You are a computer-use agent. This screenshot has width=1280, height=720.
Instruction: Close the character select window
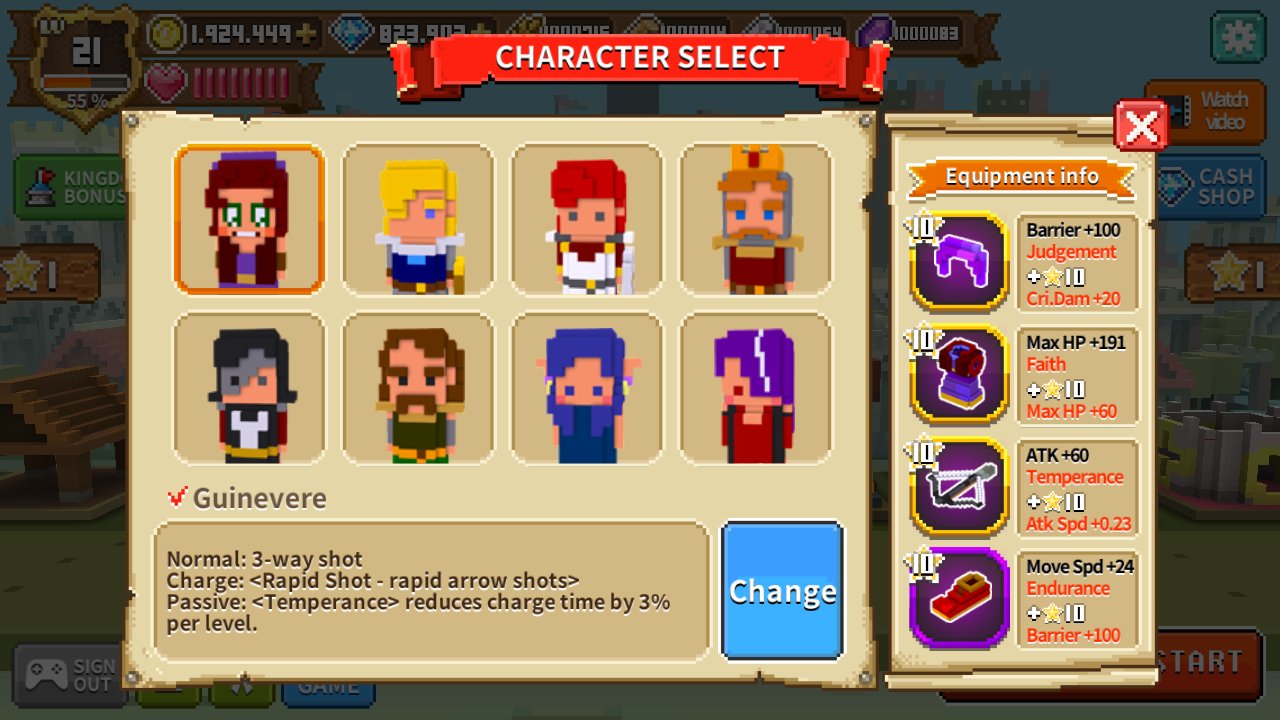[1141, 126]
